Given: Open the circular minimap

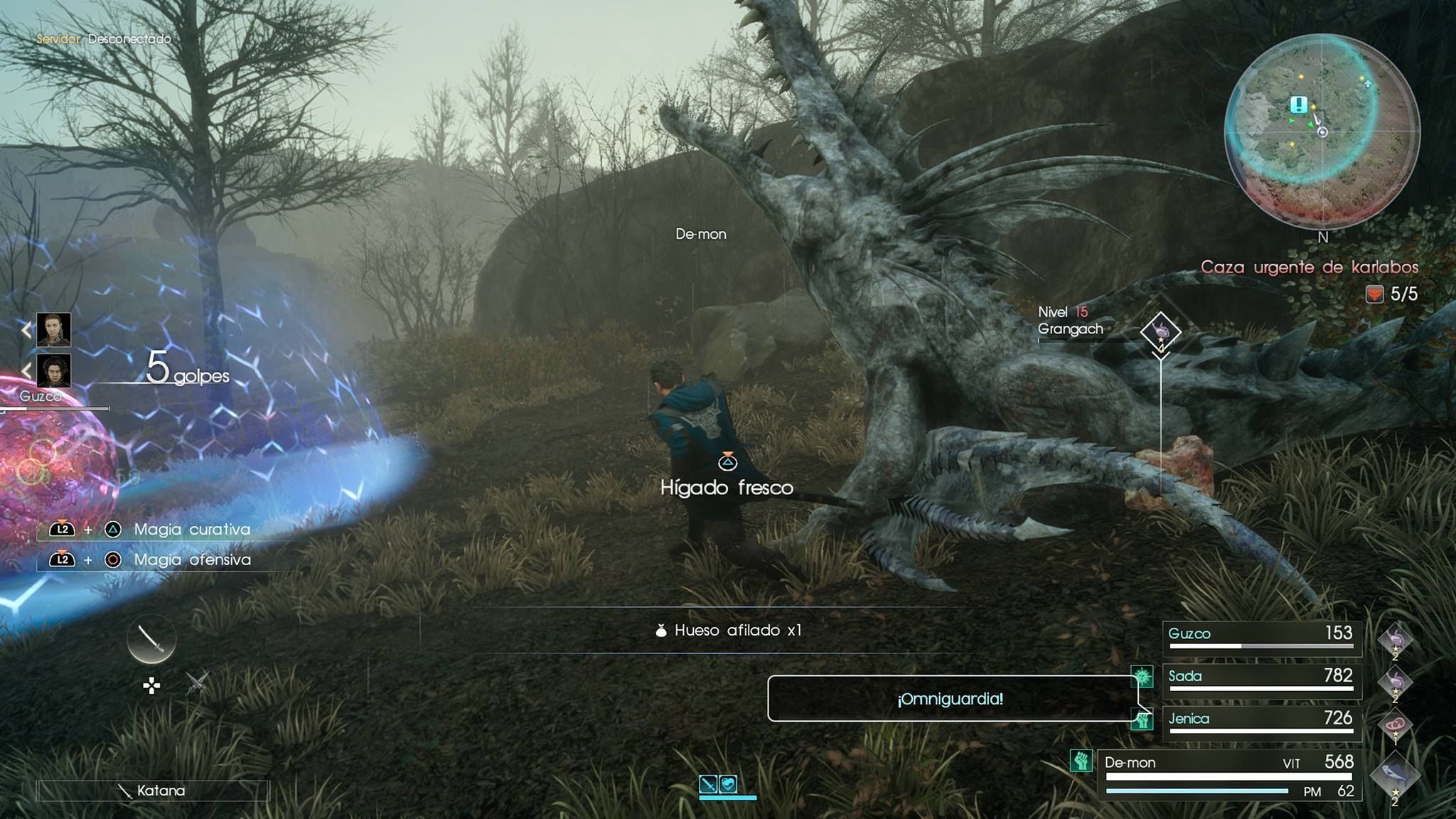Looking at the screenshot, I should [1322, 132].
